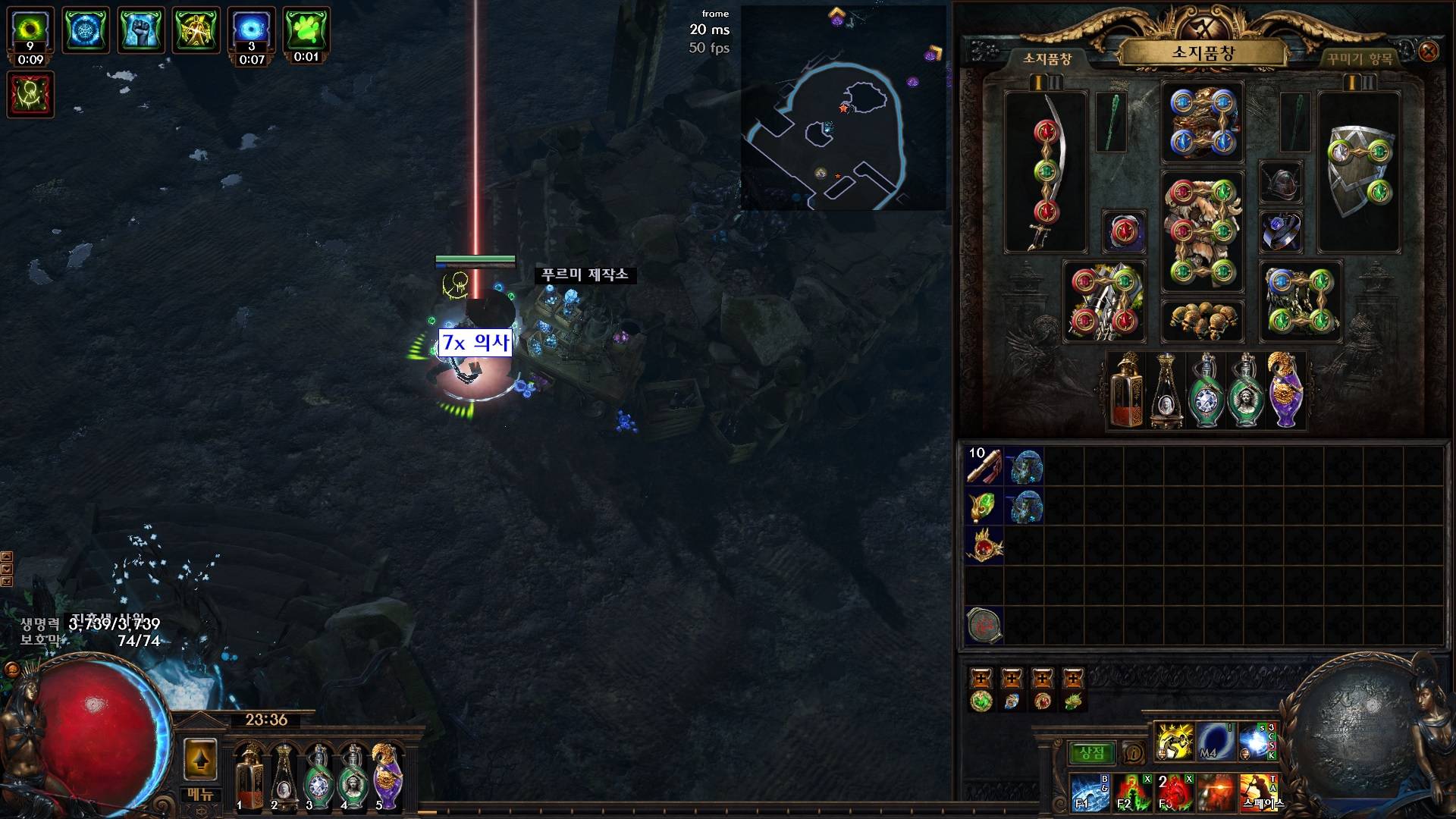Pick the fiery red orb inventory item
1456x819 pixels.
984,546
